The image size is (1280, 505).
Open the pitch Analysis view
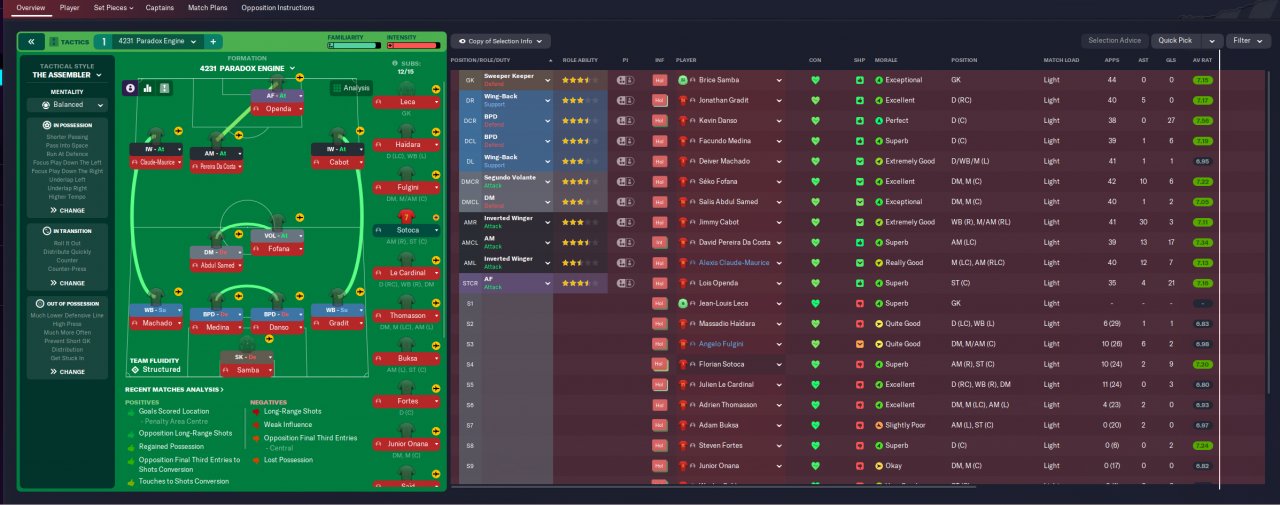pos(351,88)
